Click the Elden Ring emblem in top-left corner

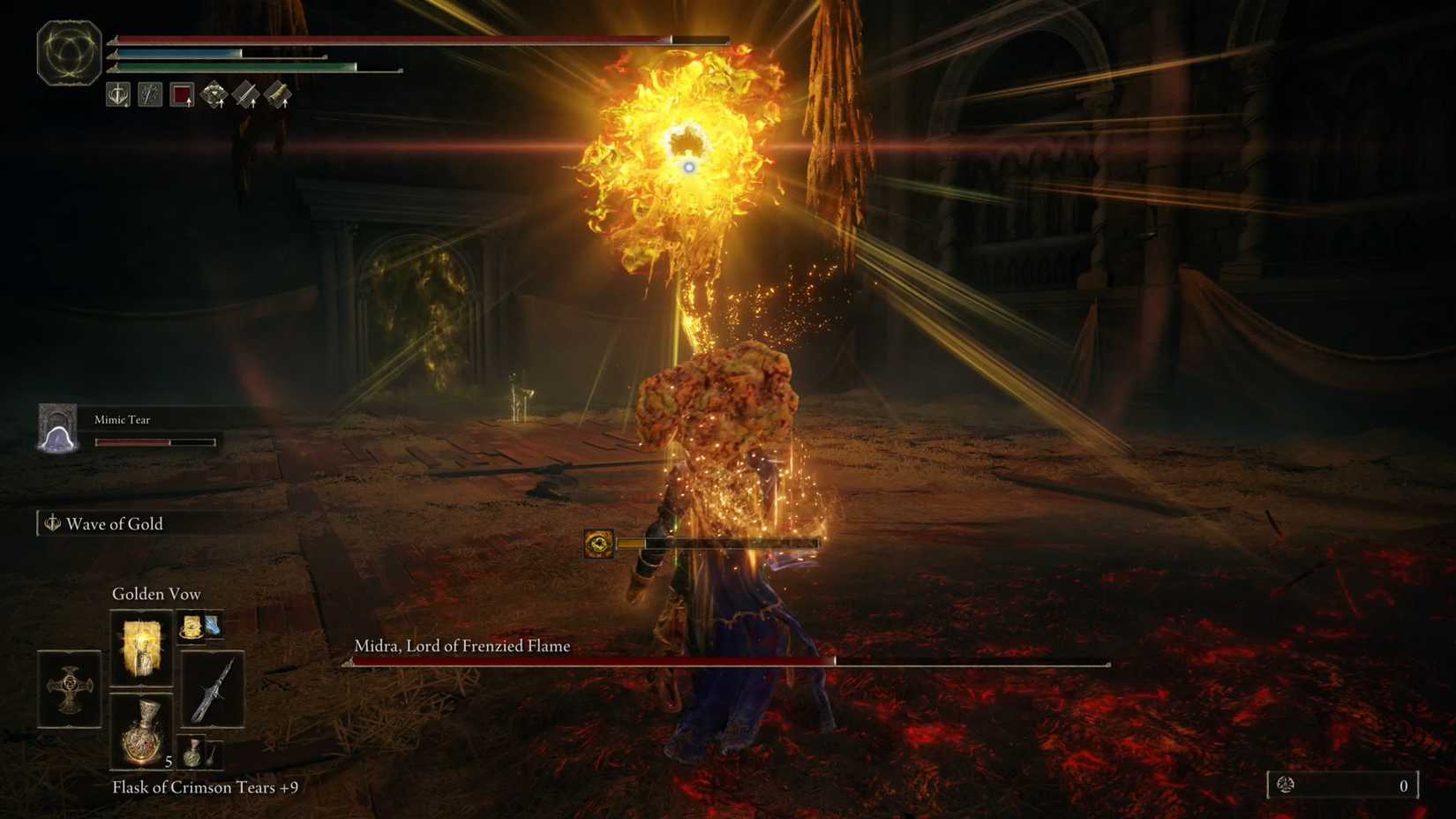(x=67, y=51)
